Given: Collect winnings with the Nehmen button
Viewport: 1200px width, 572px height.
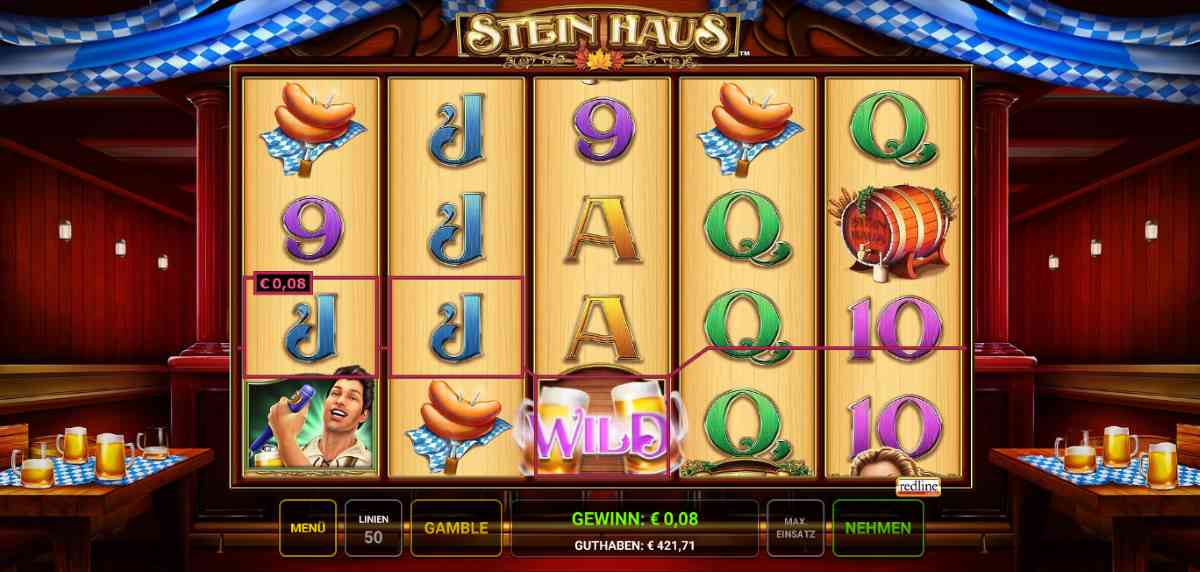Looking at the screenshot, I should pyautogui.click(x=877, y=528).
